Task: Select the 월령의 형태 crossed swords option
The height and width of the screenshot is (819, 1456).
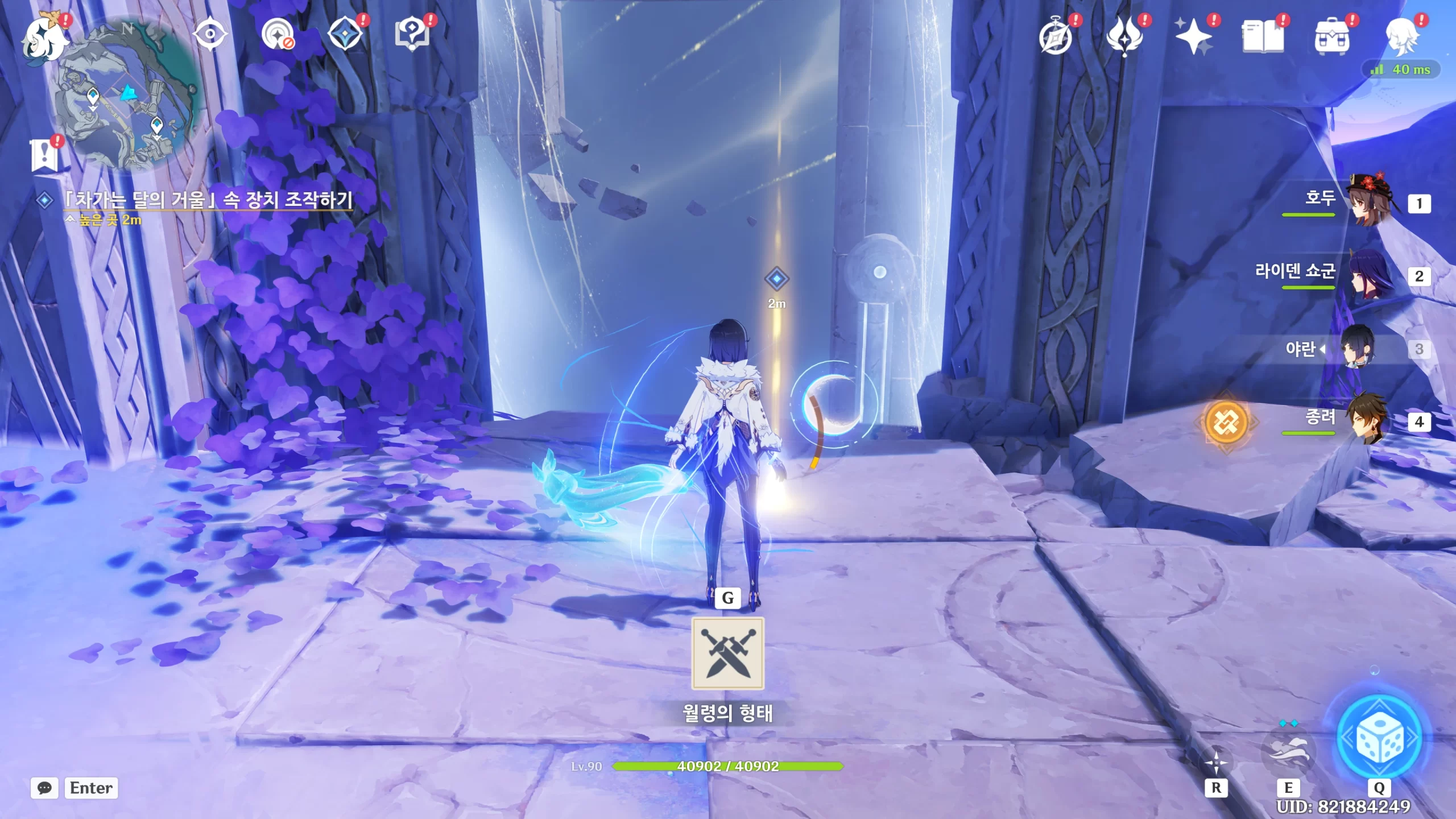Action: point(727,653)
